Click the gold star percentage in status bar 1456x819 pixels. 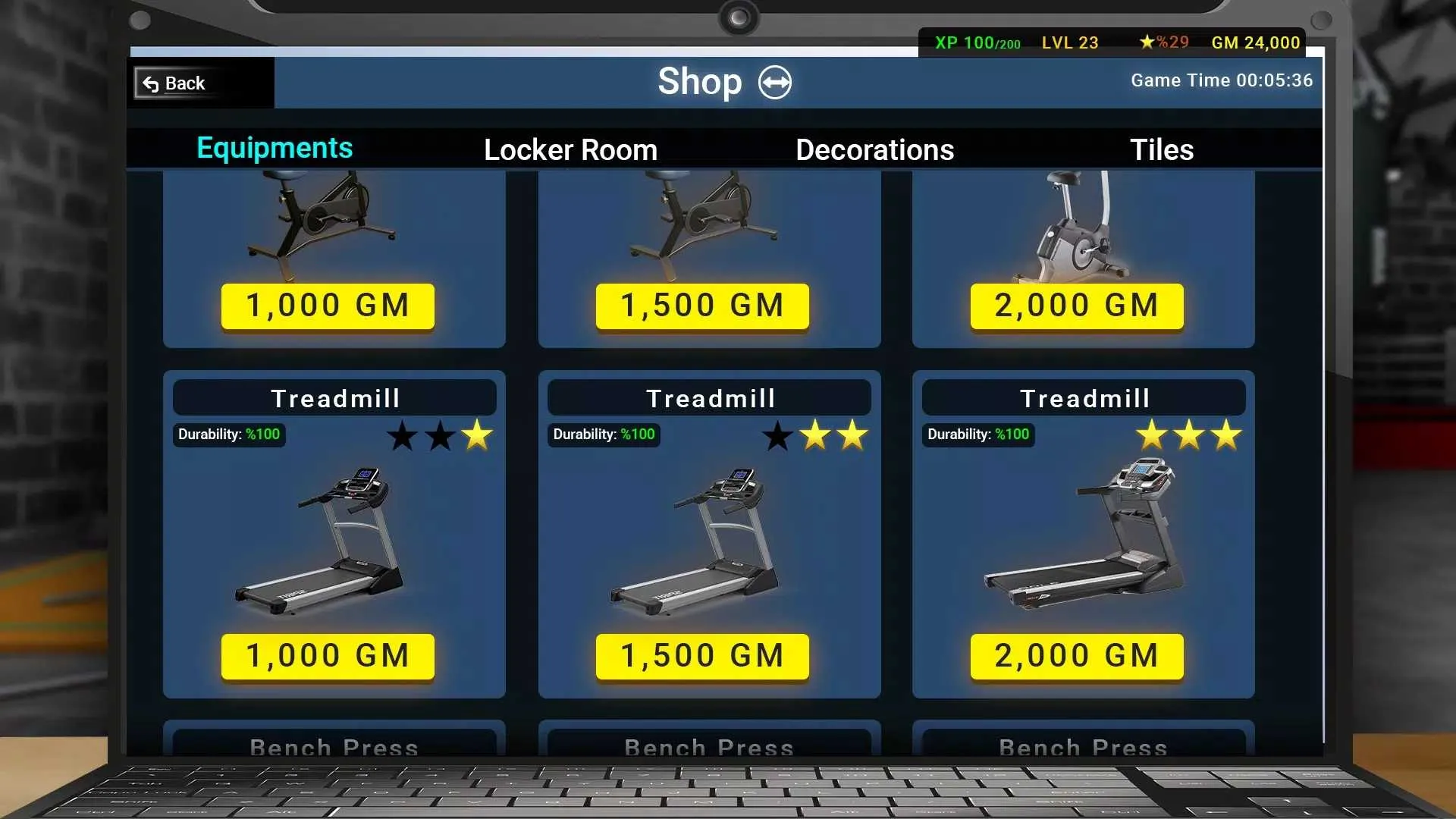(x=1163, y=42)
